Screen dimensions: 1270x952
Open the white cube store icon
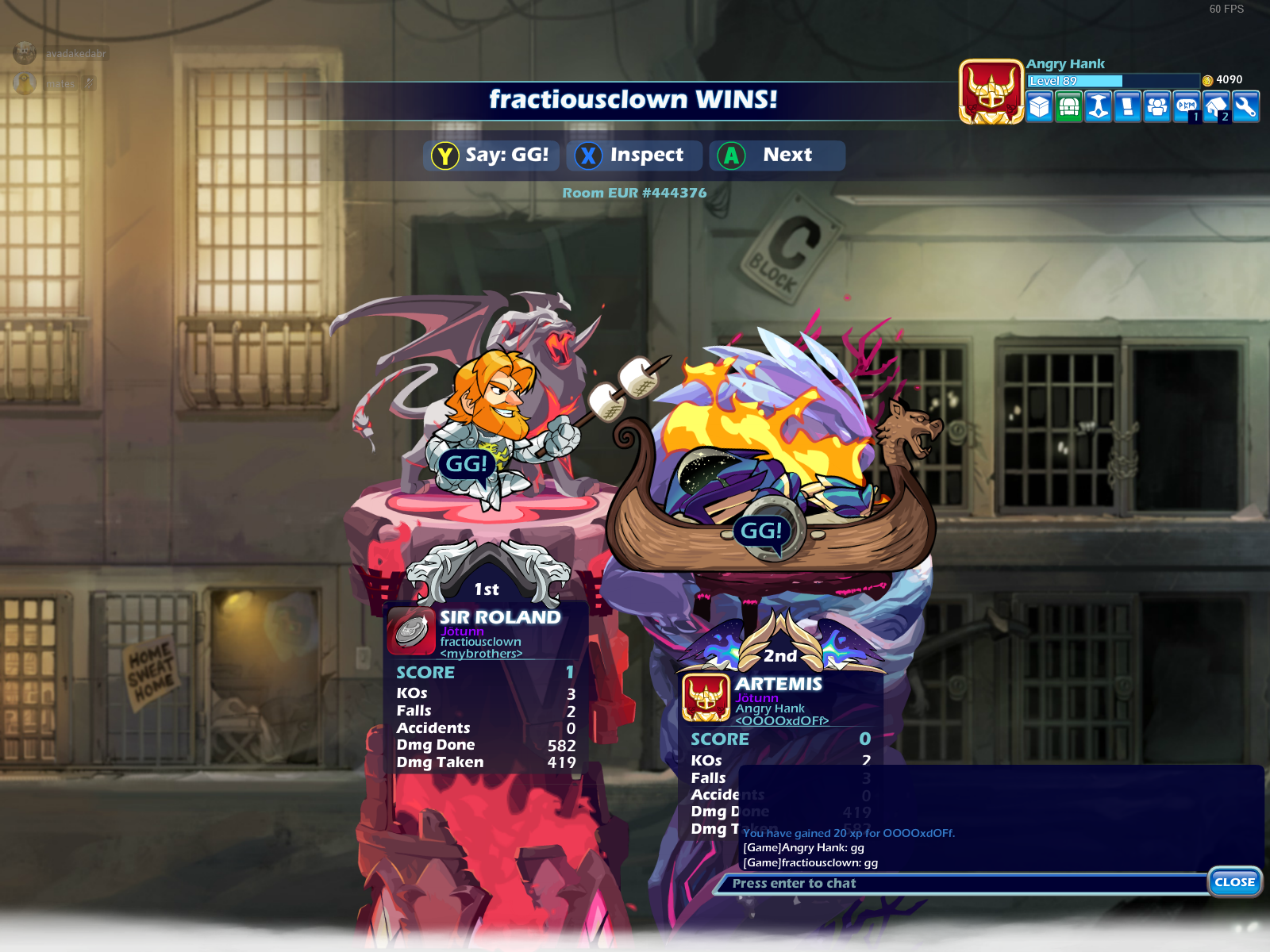pyautogui.click(x=1040, y=106)
